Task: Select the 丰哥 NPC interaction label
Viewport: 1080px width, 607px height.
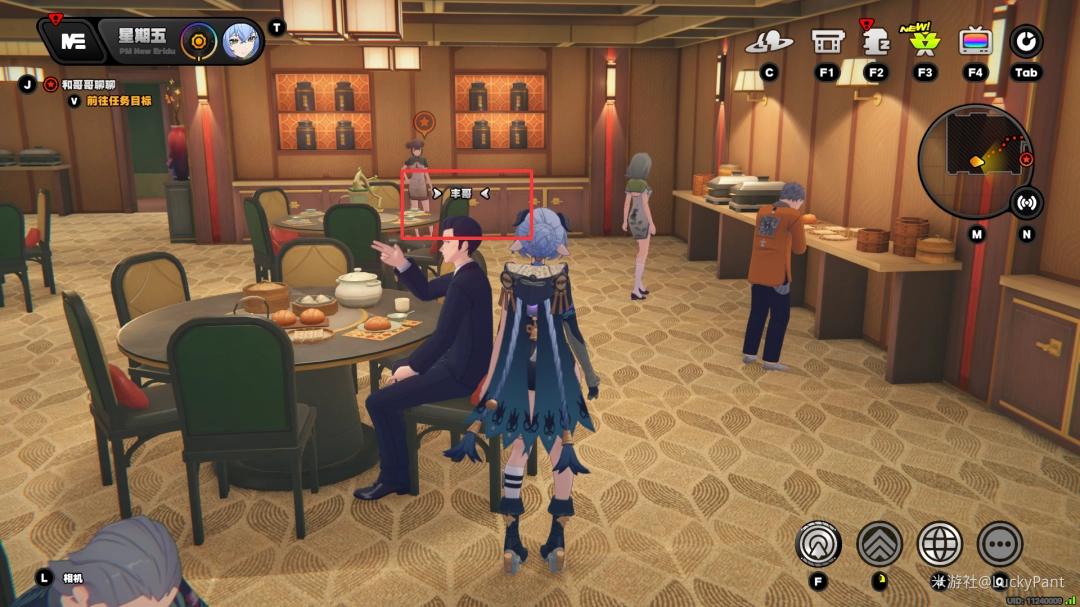Action: coord(461,193)
